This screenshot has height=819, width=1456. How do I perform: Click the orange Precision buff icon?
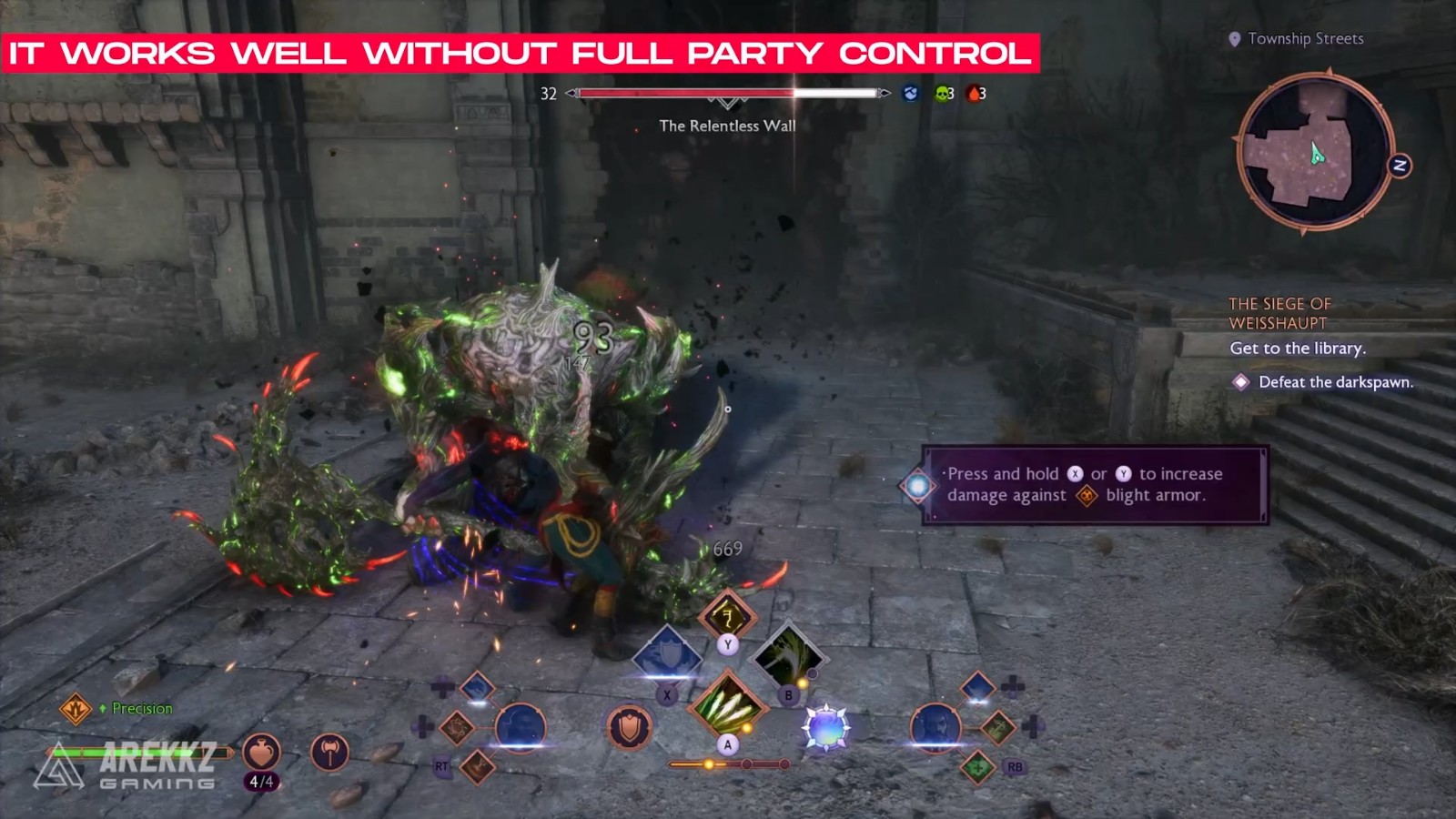point(76,708)
